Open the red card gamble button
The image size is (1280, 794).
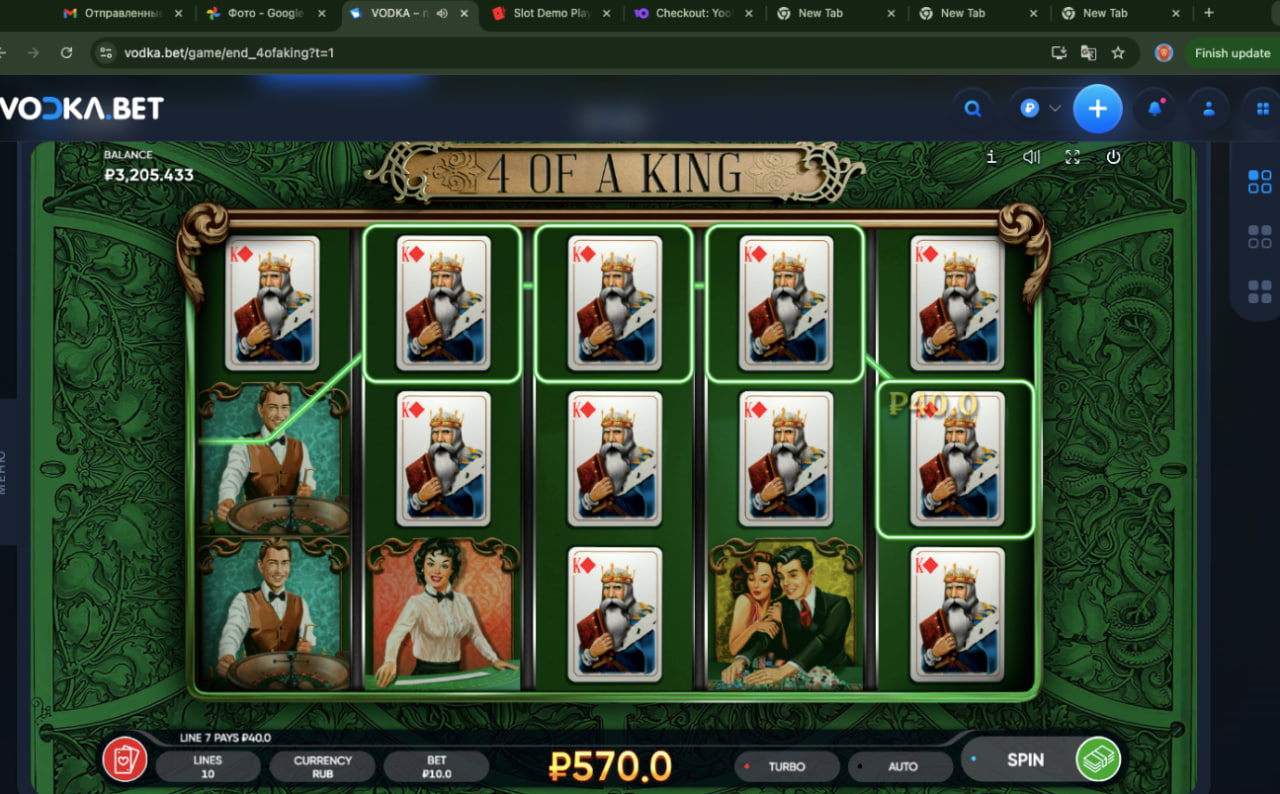coord(125,760)
